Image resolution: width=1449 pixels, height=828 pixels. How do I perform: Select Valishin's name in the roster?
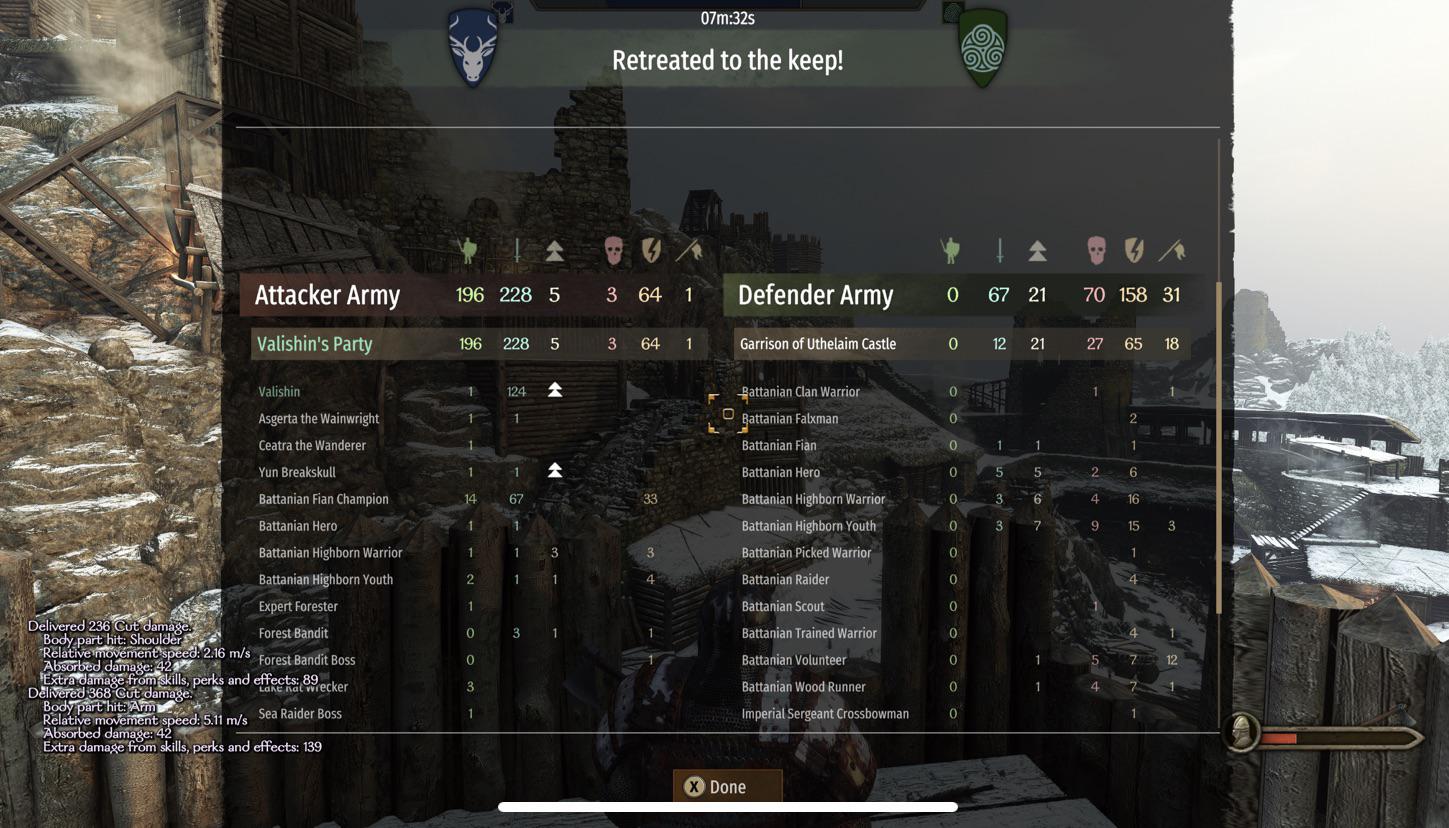pyautogui.click(x=279, y=391)
